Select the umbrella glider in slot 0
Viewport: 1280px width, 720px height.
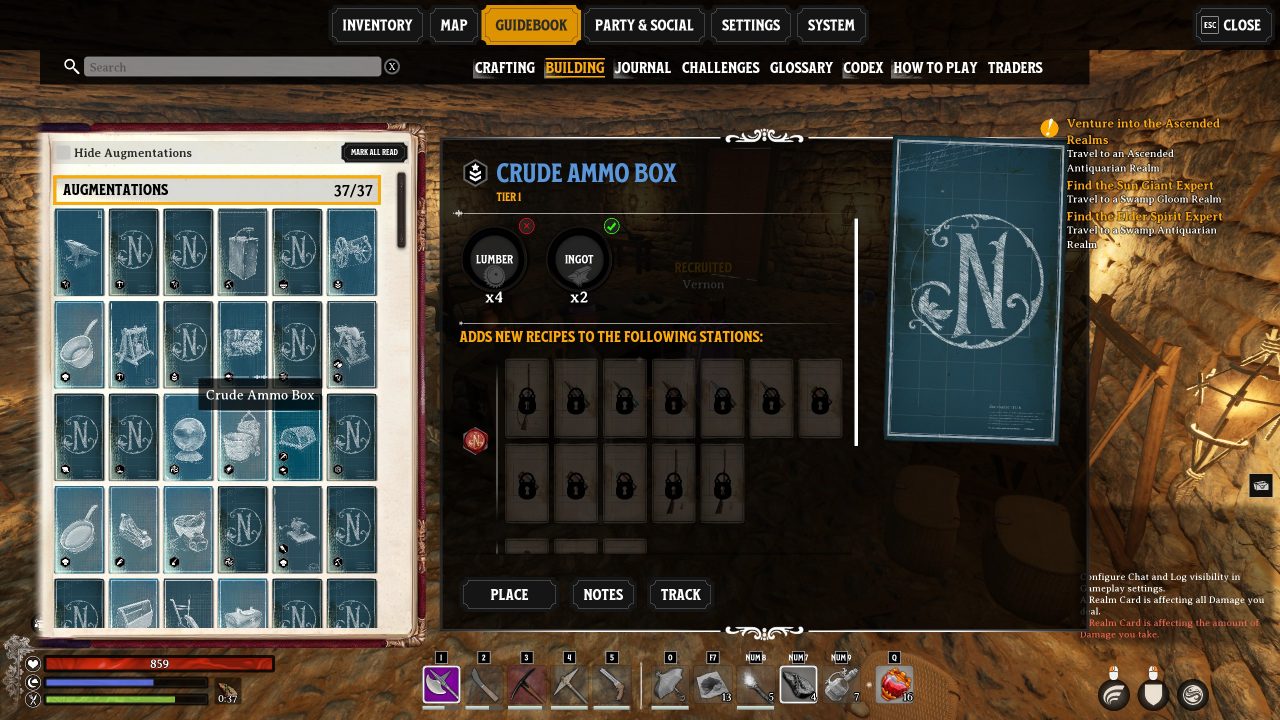[671, 685]
